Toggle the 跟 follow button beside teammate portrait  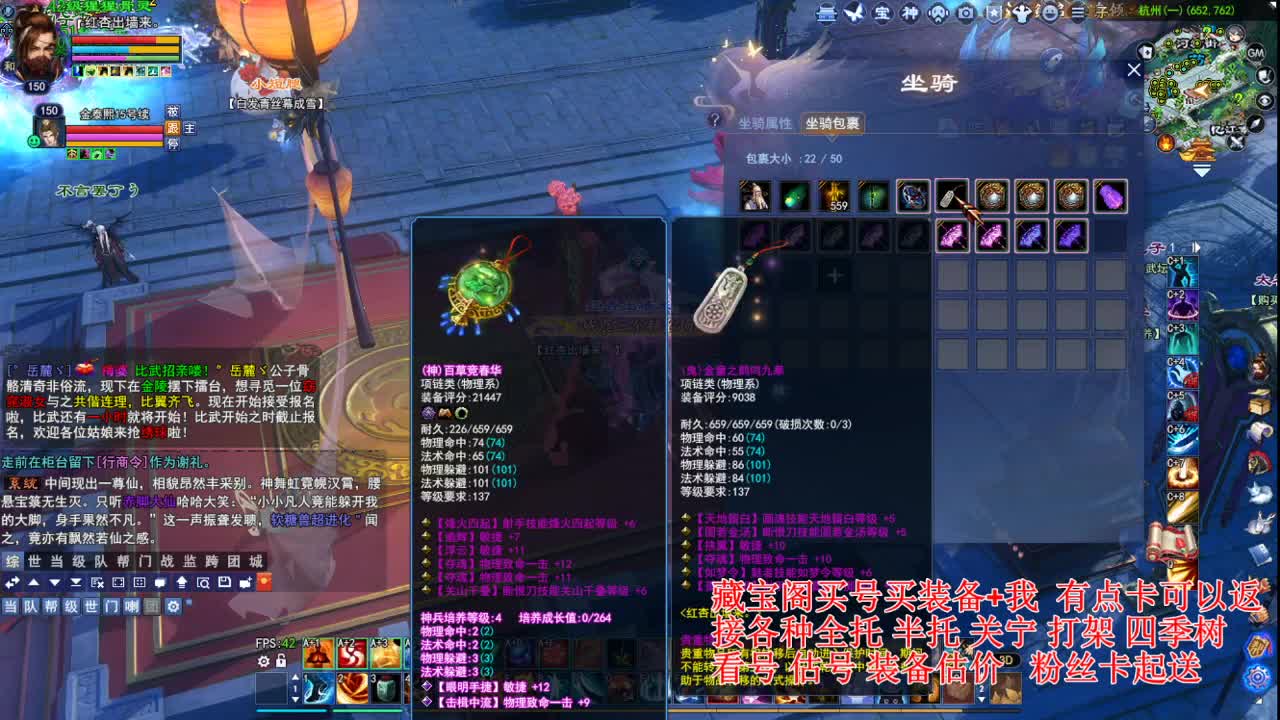tap(172, 129)
